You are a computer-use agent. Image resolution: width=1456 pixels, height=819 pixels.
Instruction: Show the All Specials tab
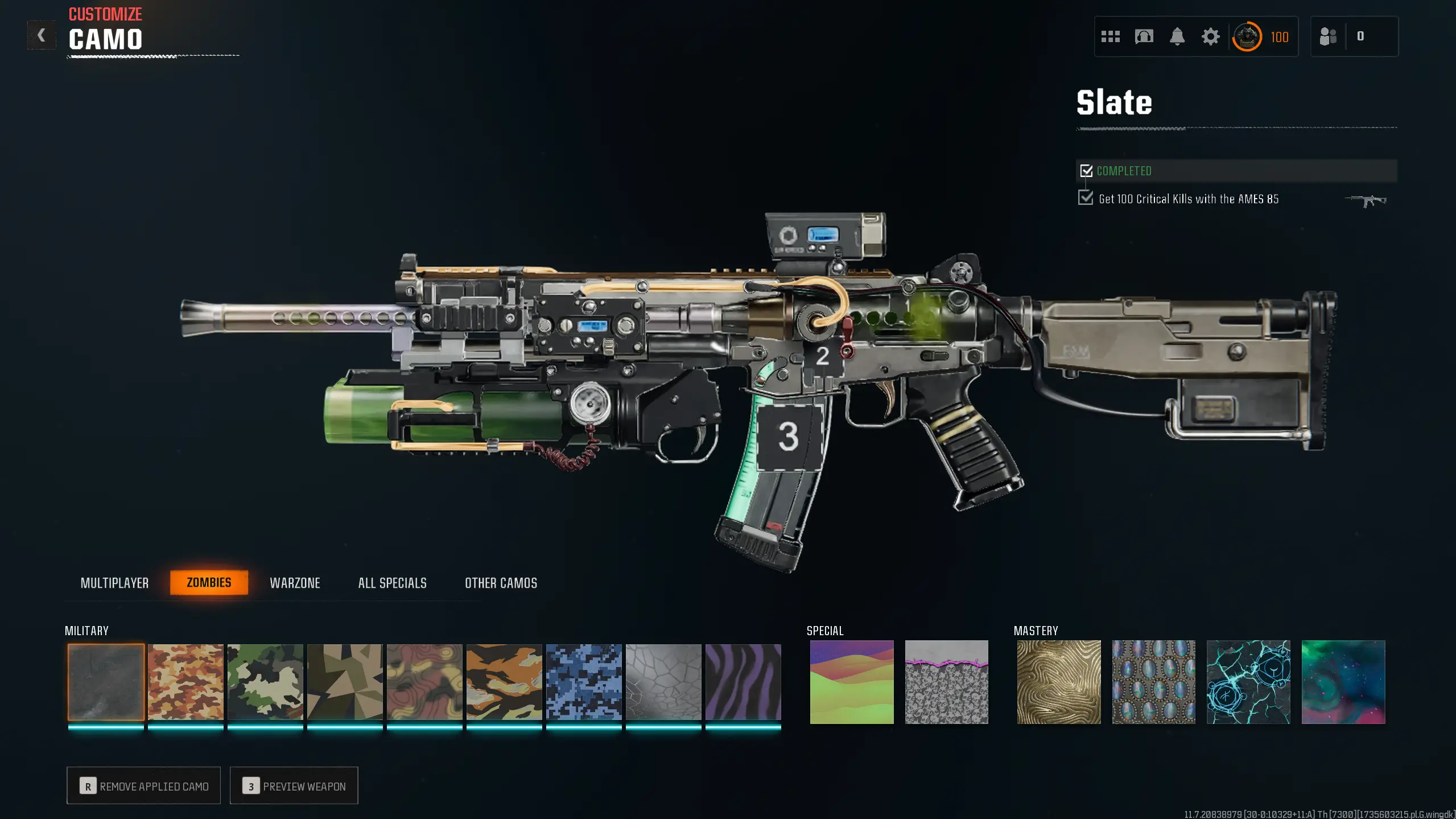coord(392,583)
